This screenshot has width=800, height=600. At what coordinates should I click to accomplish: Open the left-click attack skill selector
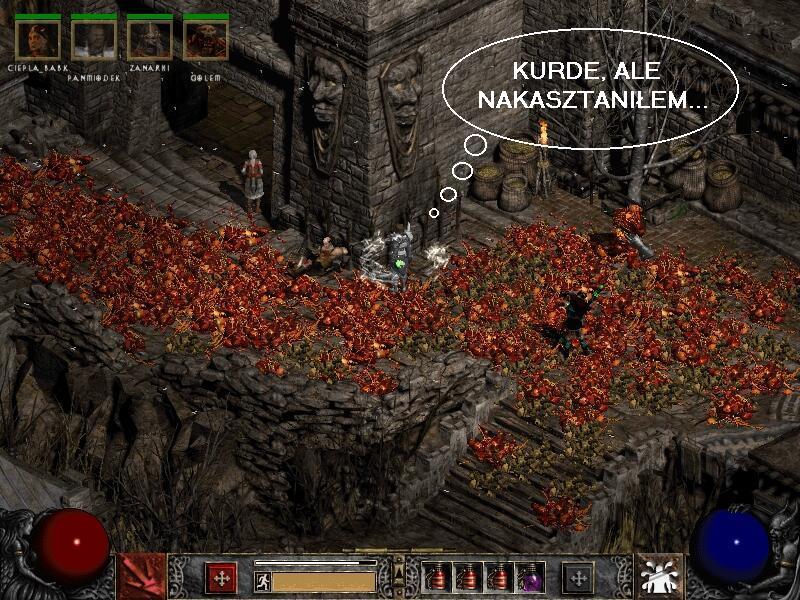click(x=141, y=577)
